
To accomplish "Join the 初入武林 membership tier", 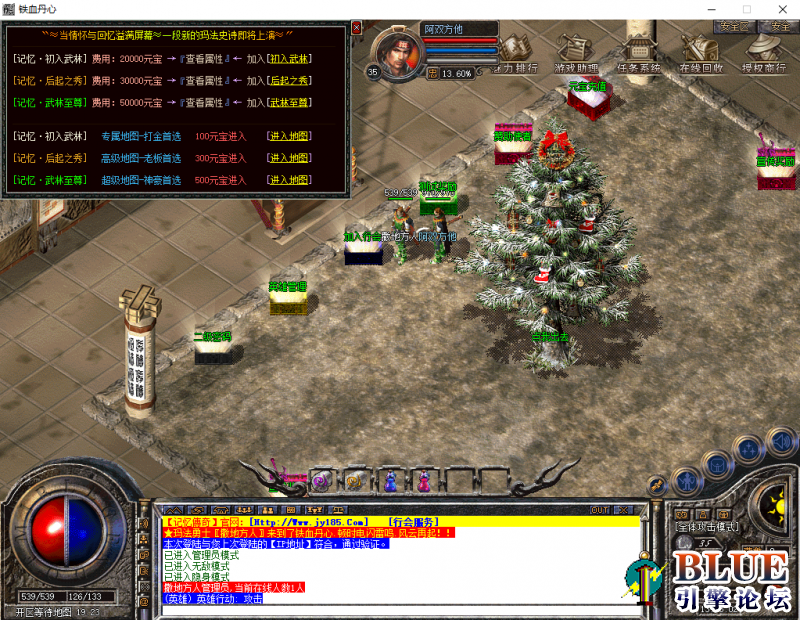I will pyautogui.click(x=291, y=59).
